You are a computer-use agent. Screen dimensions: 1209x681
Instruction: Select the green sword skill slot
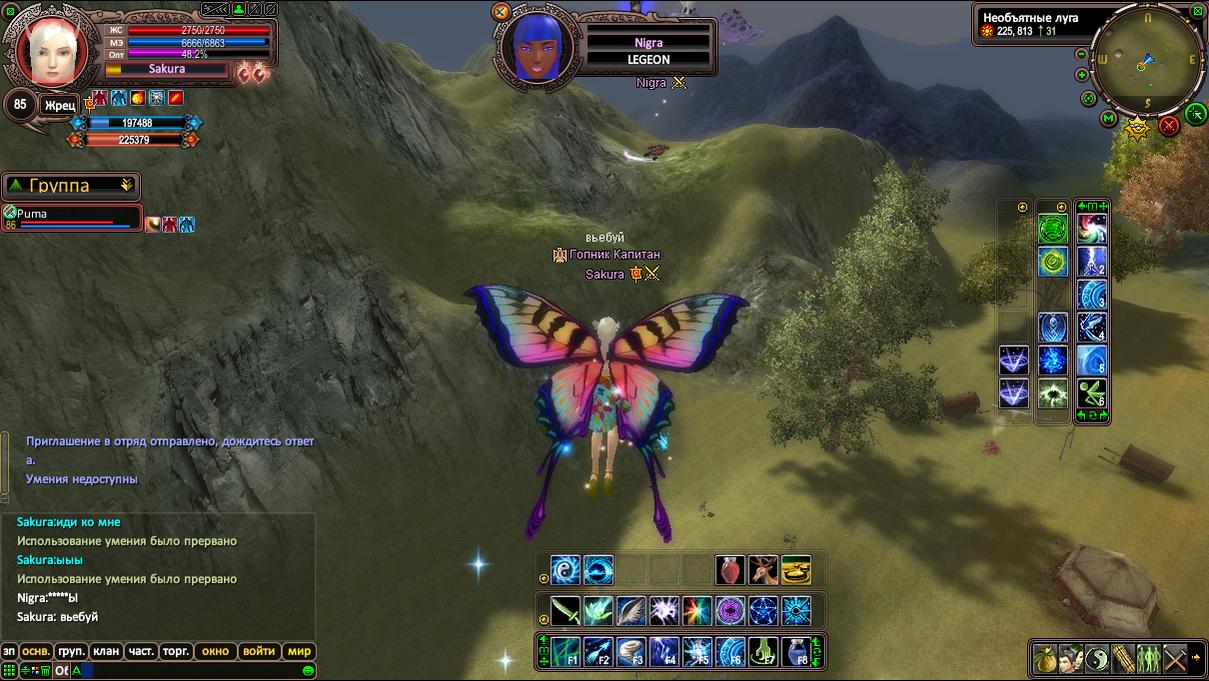566,610
